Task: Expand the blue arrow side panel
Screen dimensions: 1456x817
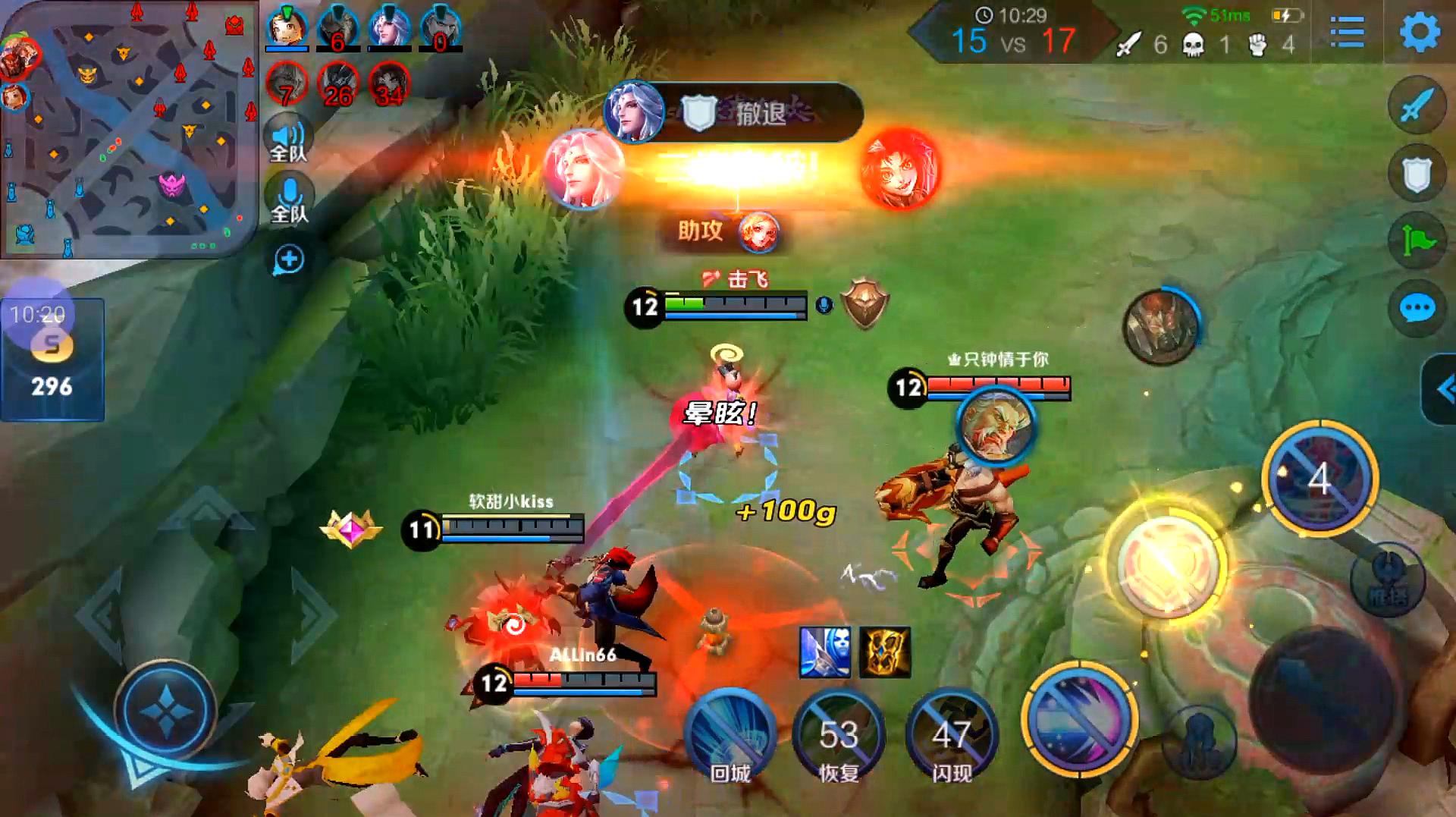Action: [x=1442, y=390]
